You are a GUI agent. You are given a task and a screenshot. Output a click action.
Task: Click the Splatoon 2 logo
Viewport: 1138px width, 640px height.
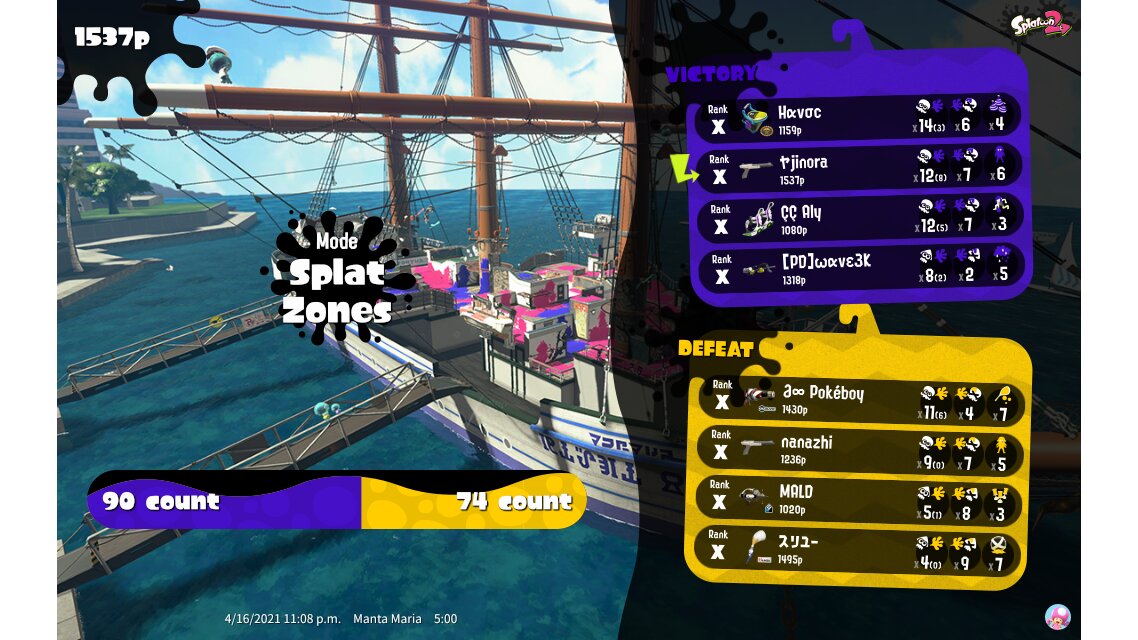coord(1041,23)
